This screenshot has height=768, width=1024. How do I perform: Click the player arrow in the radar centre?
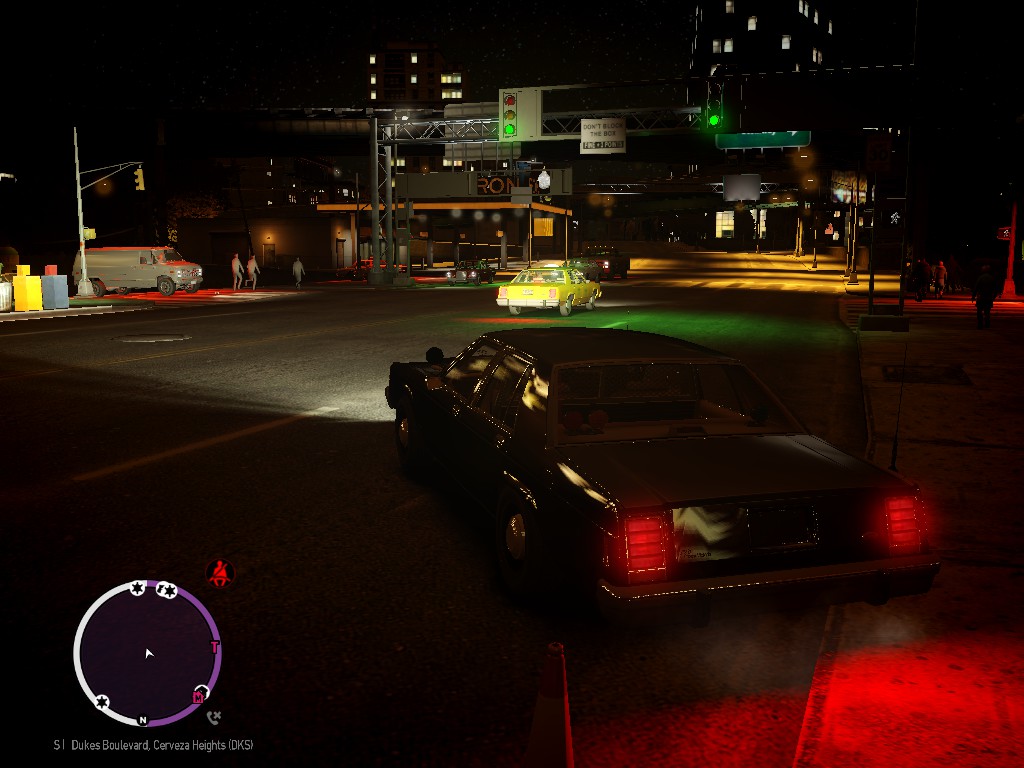click(x=149, y=653)
